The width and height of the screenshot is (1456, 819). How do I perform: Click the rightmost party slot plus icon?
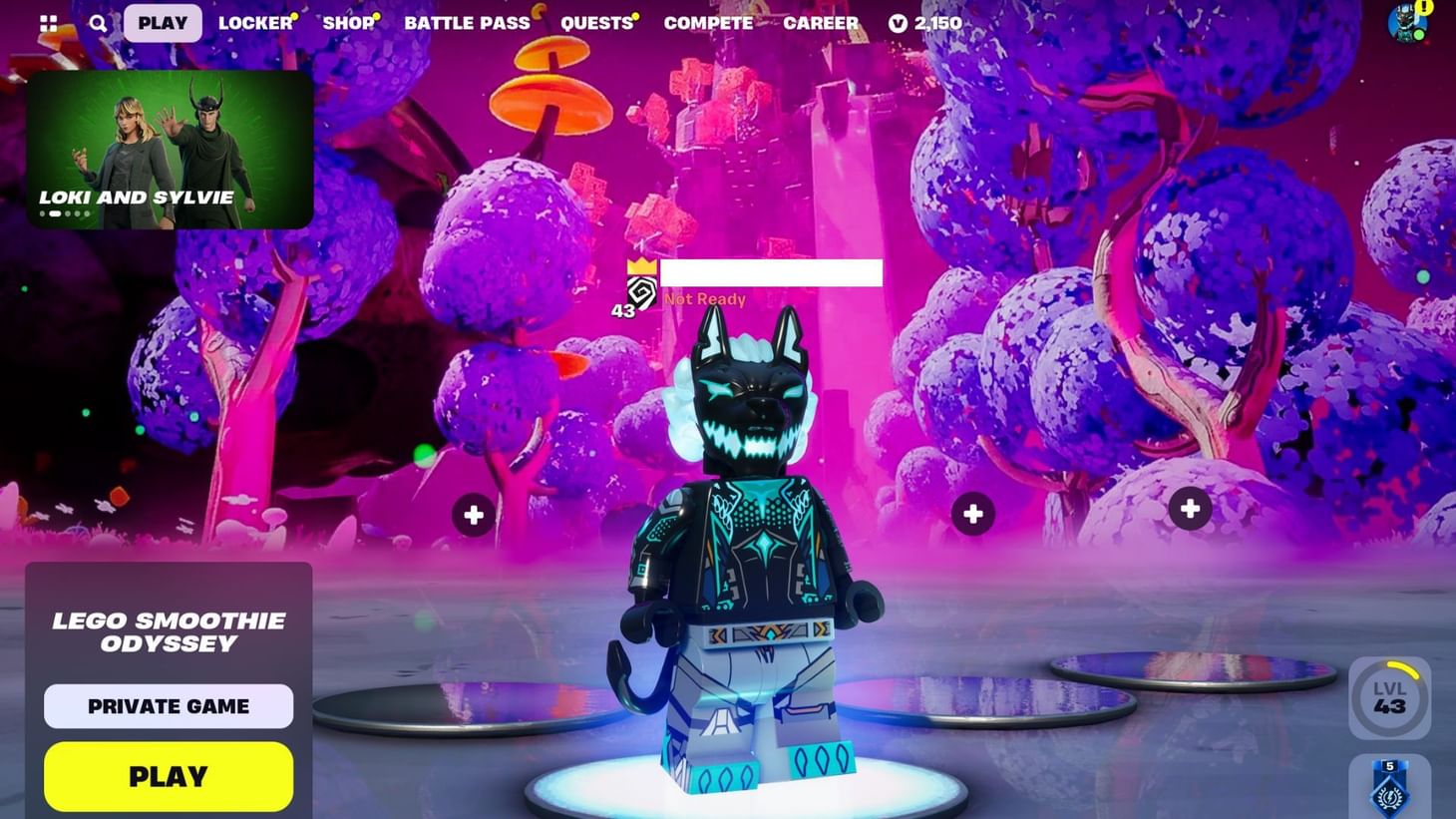click(x=1190, y=508)
